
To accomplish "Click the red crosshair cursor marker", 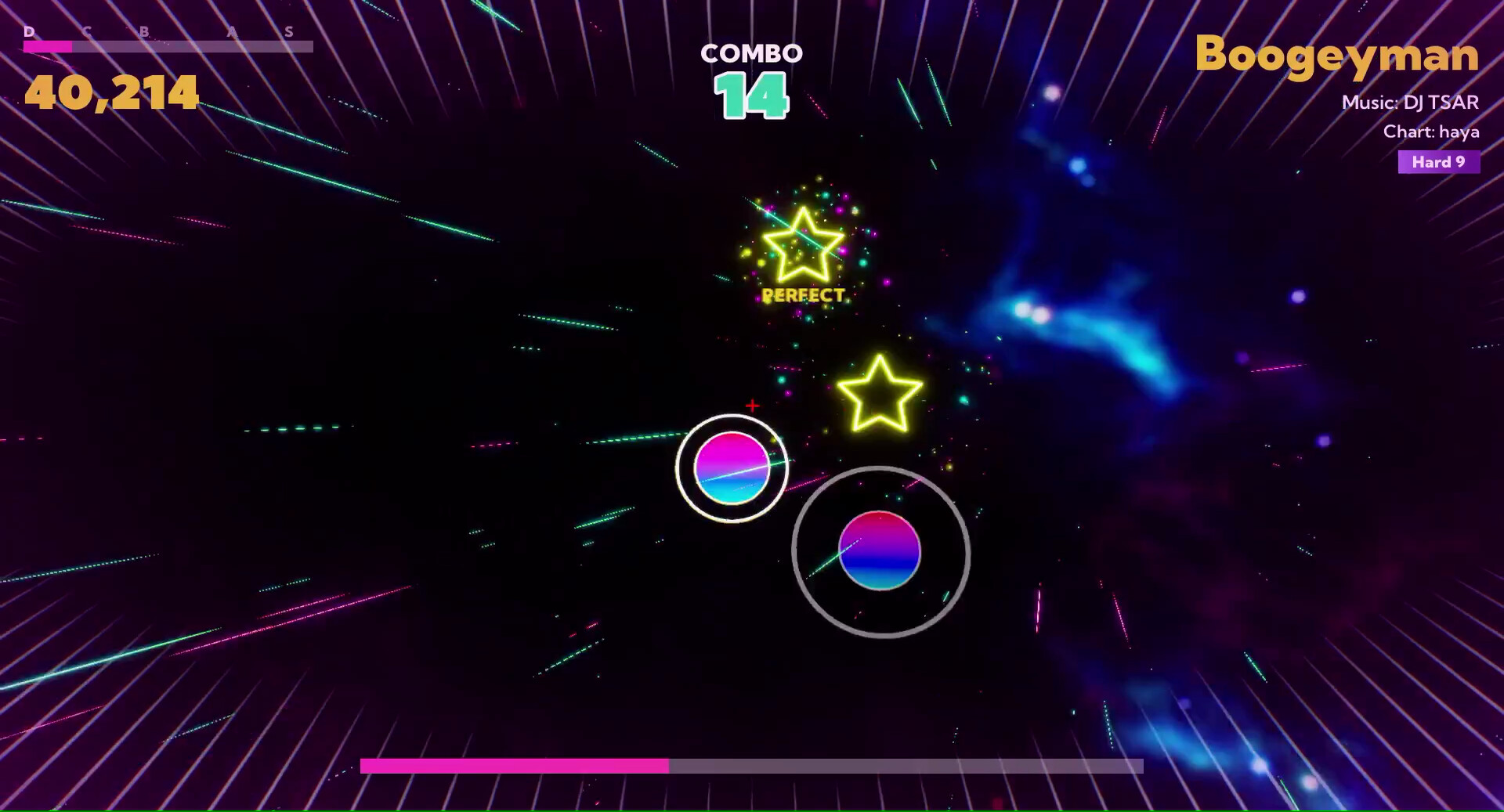I will pos(751,406).
